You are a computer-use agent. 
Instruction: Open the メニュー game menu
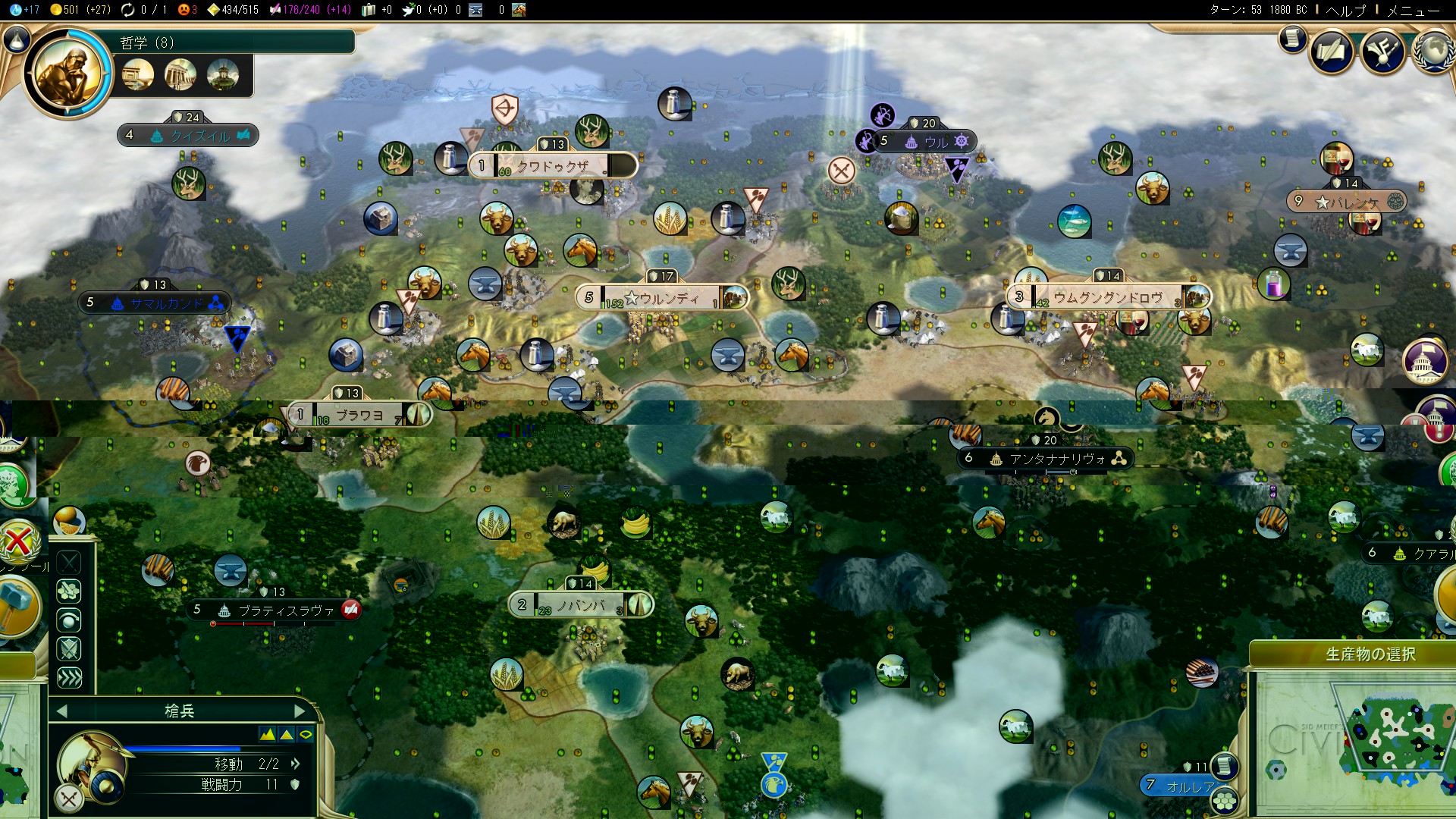coord(1413,11)
